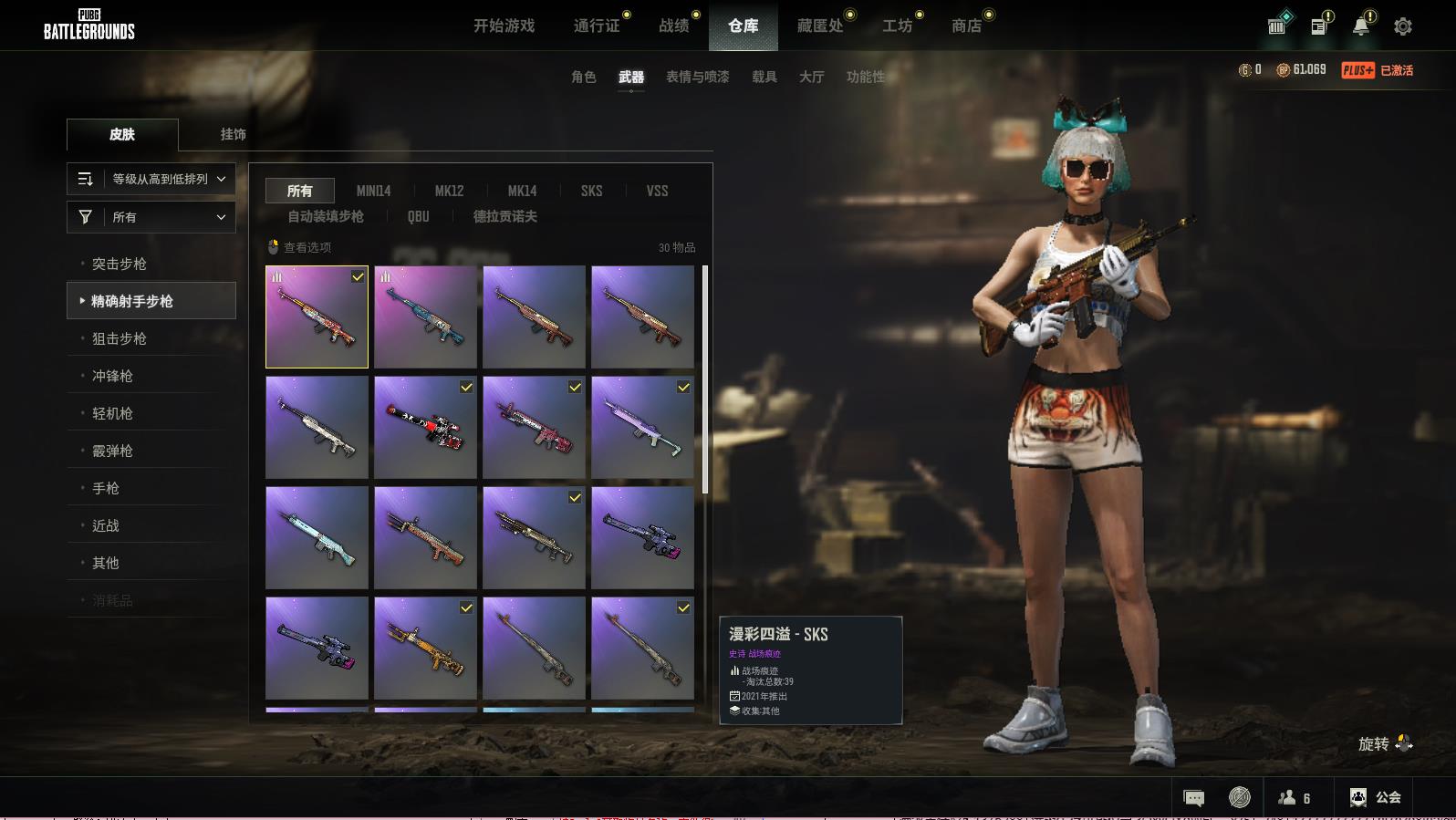Check the notification bell icon
This screenshot has height=820, width=1456.
pyautogui.click(x=1360, y=26)
